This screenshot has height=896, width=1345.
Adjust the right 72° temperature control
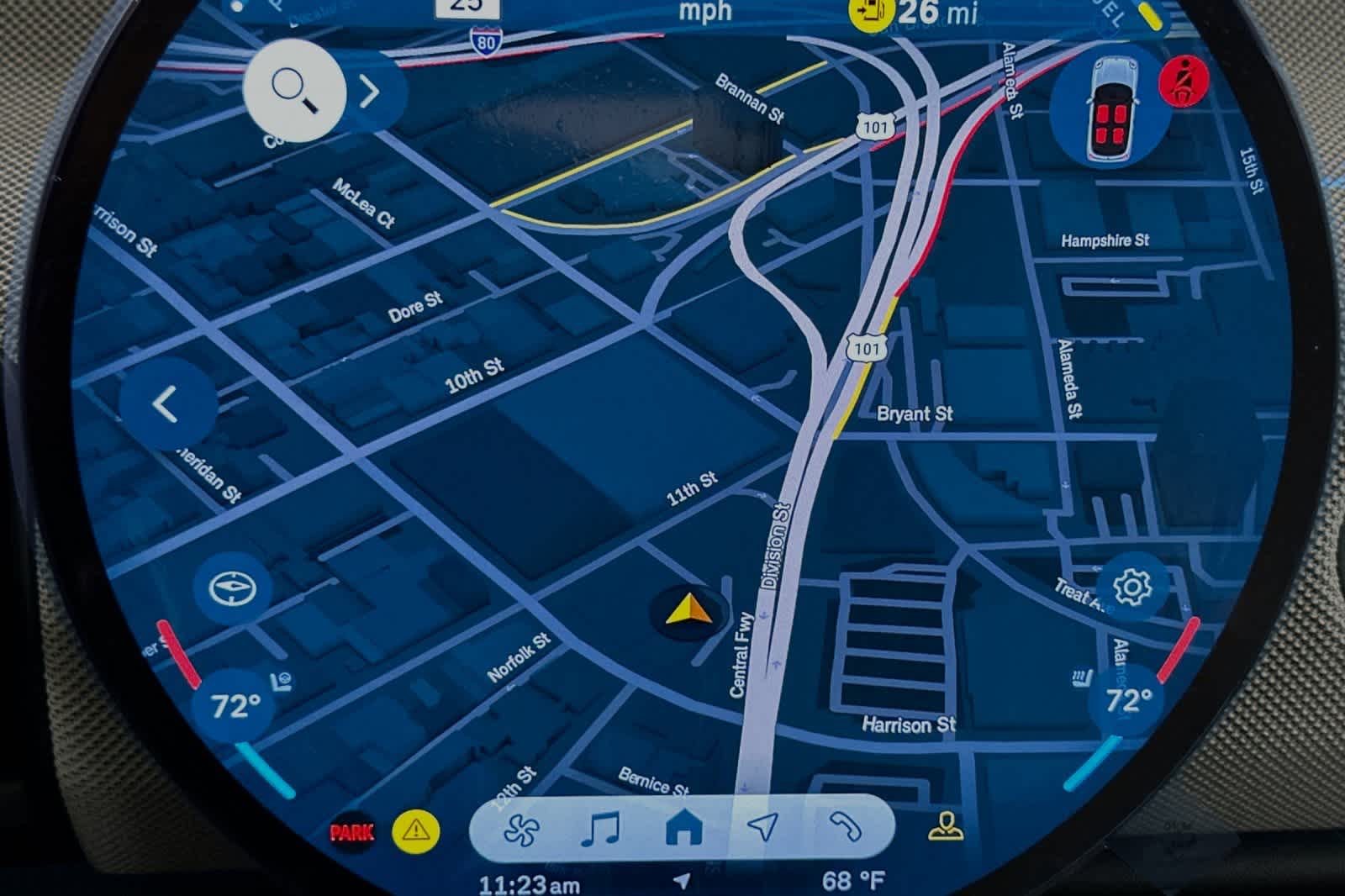[1128, 701]
